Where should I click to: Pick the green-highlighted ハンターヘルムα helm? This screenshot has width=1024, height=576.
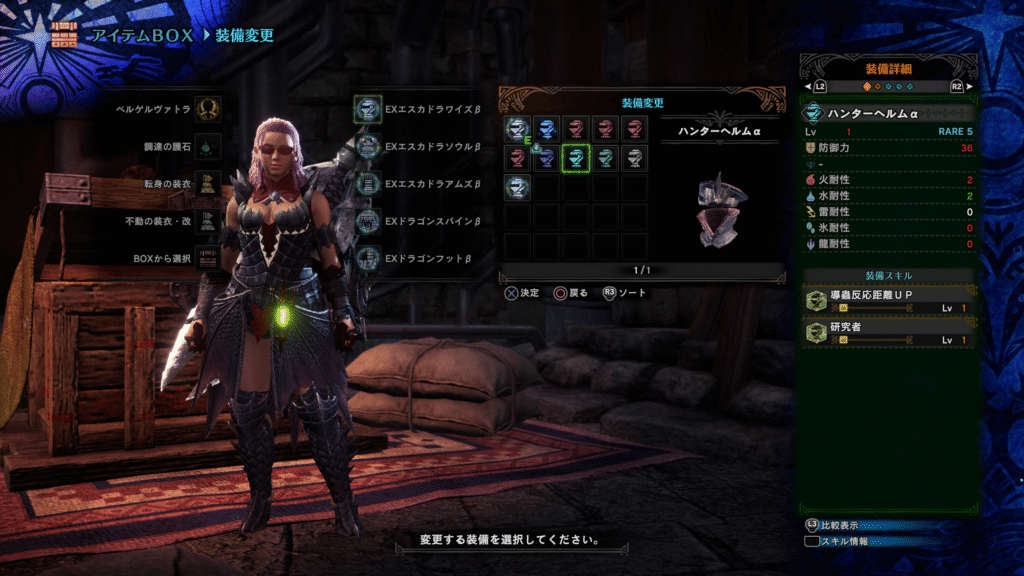click(x=575, y=157)
